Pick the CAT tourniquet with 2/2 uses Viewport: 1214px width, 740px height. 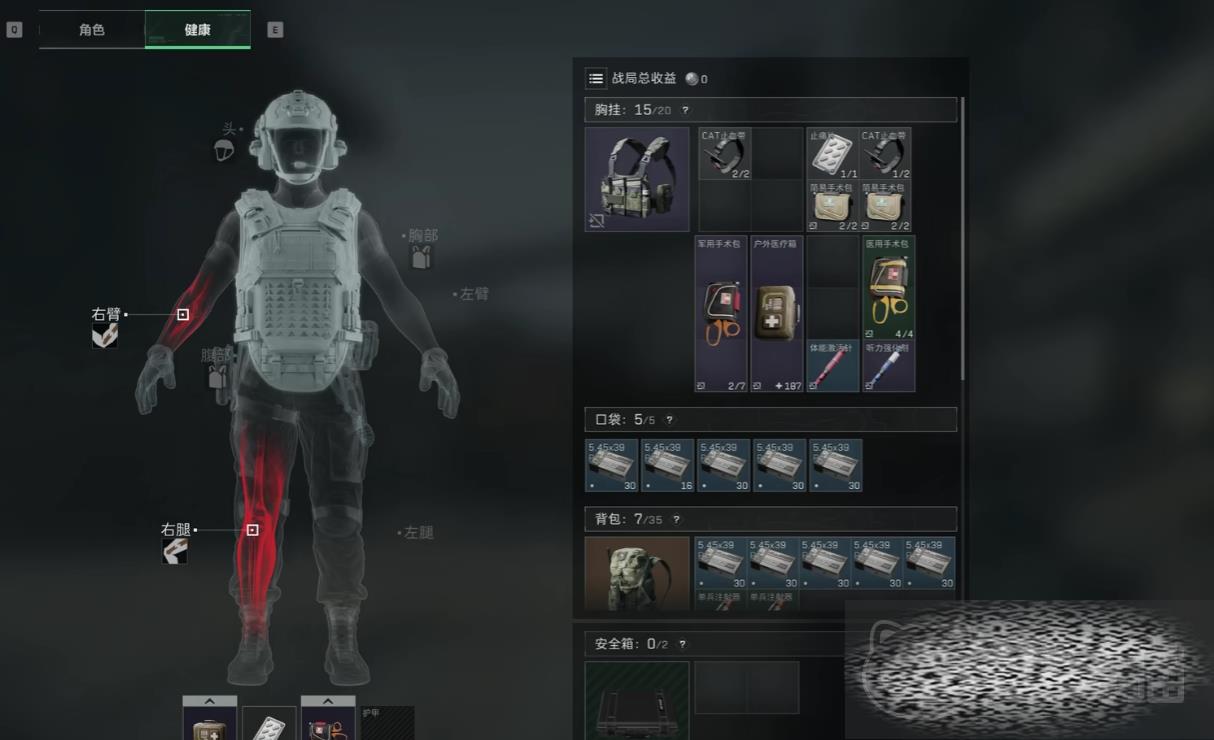pos(724,154)
